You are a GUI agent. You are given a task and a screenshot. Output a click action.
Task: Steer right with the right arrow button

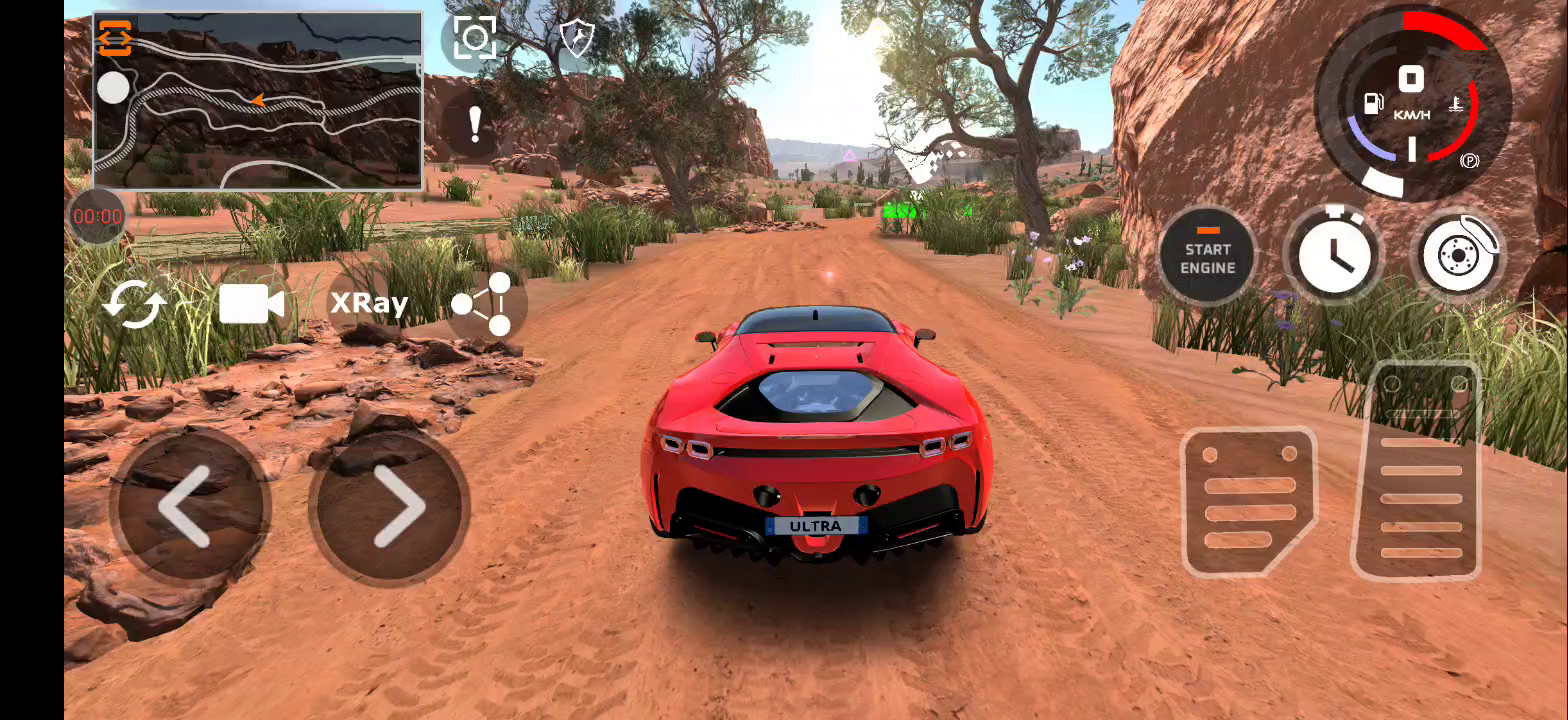pyautogui.click(x=390, y=506)
